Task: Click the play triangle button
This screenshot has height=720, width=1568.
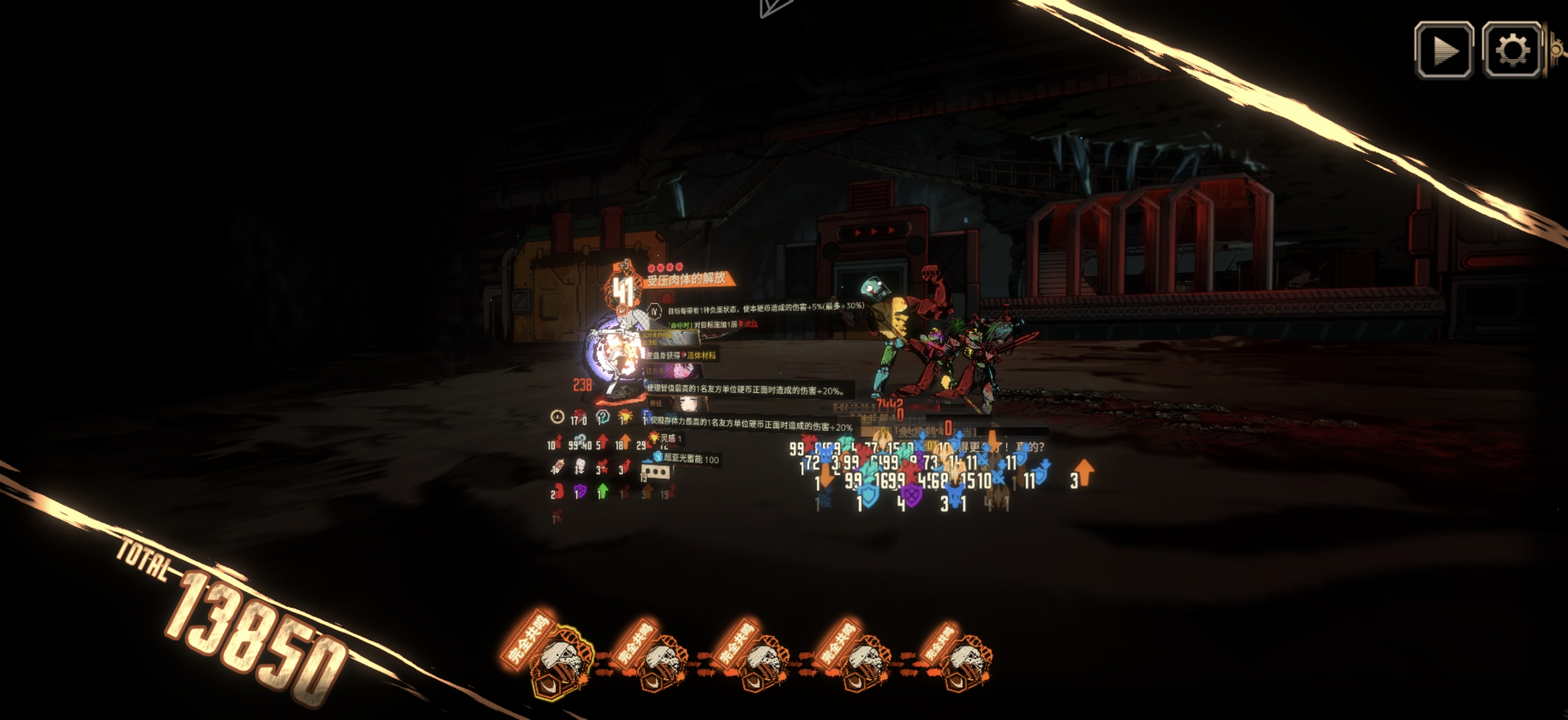Action: coord(1444,50)
